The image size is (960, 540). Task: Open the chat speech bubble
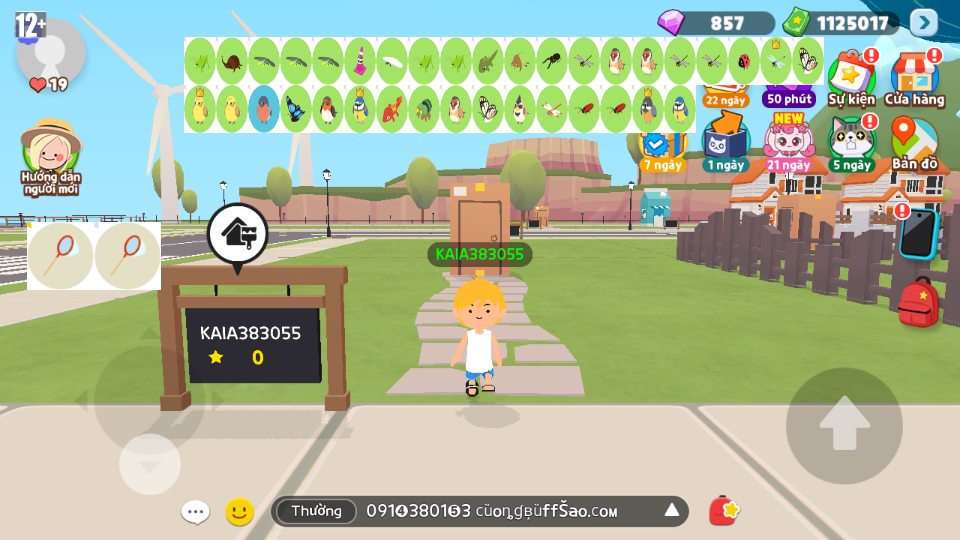coord(195,512)
